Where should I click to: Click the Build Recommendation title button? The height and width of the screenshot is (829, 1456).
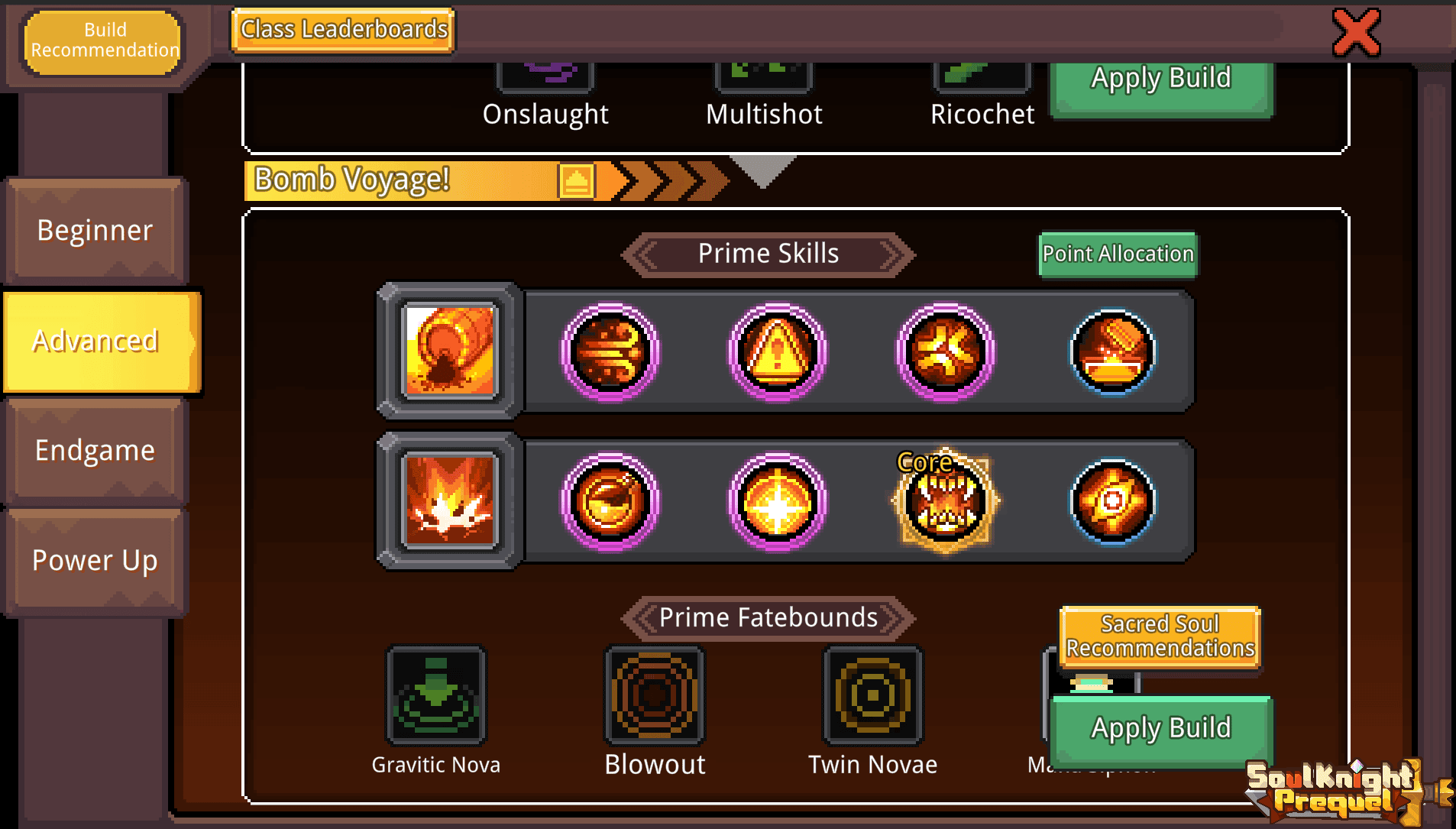[x=104, y=40]
